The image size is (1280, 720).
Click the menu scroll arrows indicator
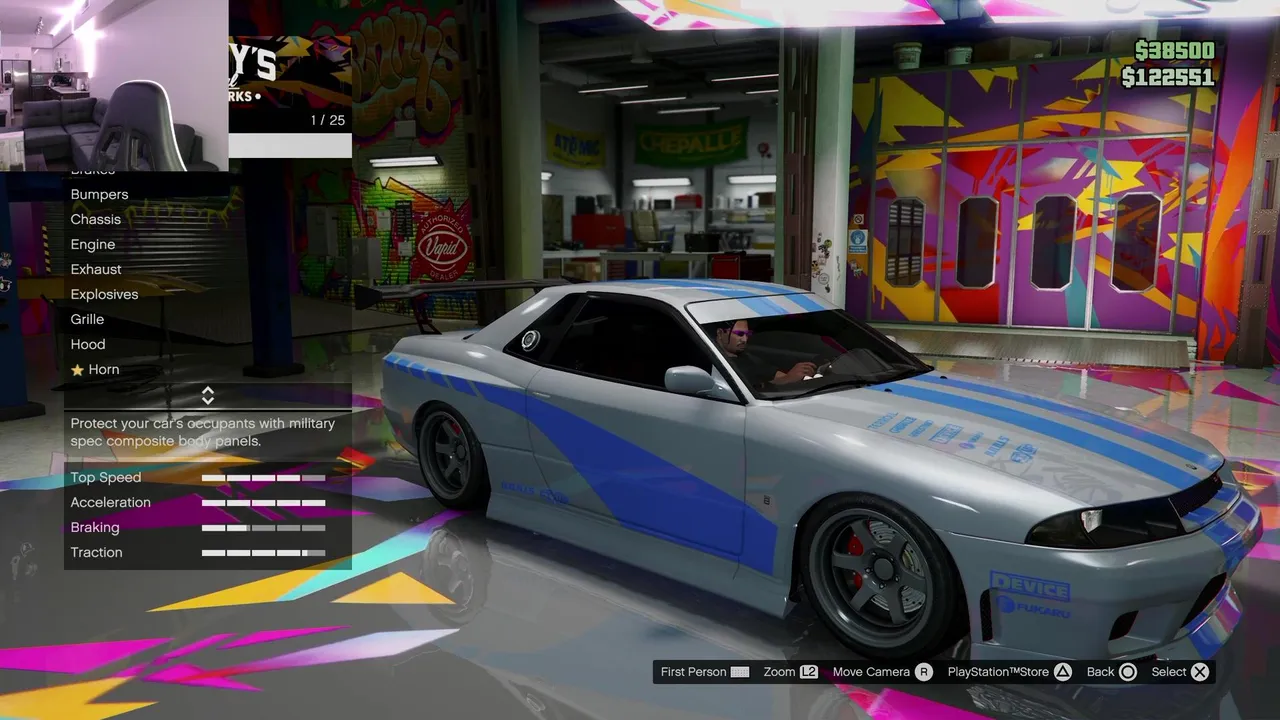[x=208, y=395]
